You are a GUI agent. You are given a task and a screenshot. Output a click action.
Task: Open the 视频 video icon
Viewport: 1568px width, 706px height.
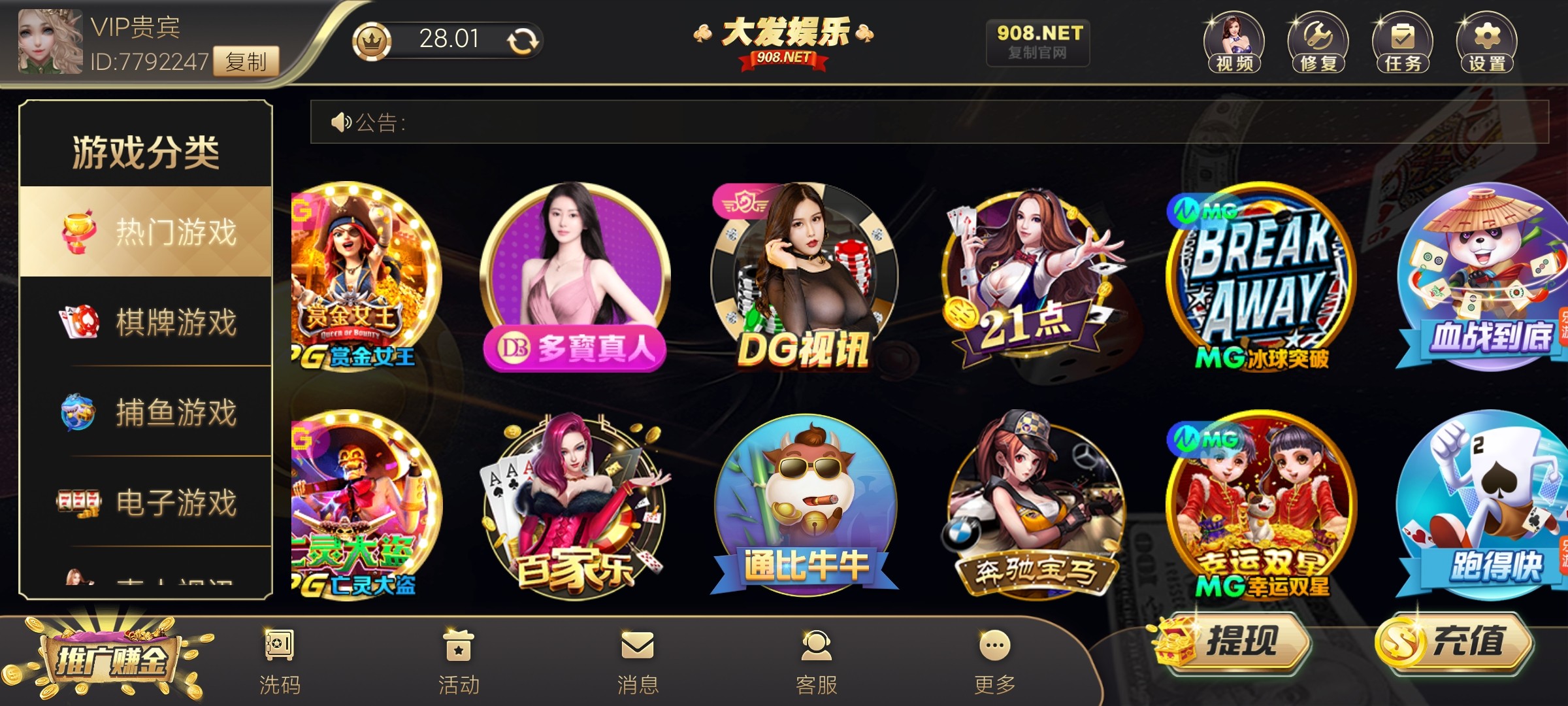[1233, 42]
